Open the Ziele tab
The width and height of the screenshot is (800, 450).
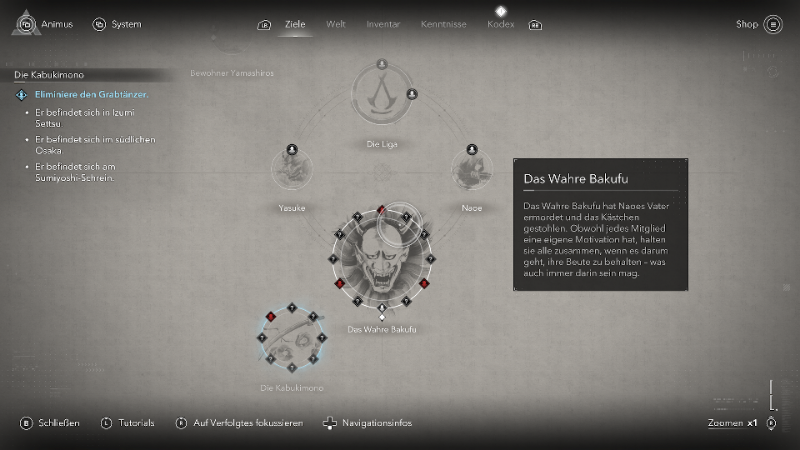click(294, 24)
